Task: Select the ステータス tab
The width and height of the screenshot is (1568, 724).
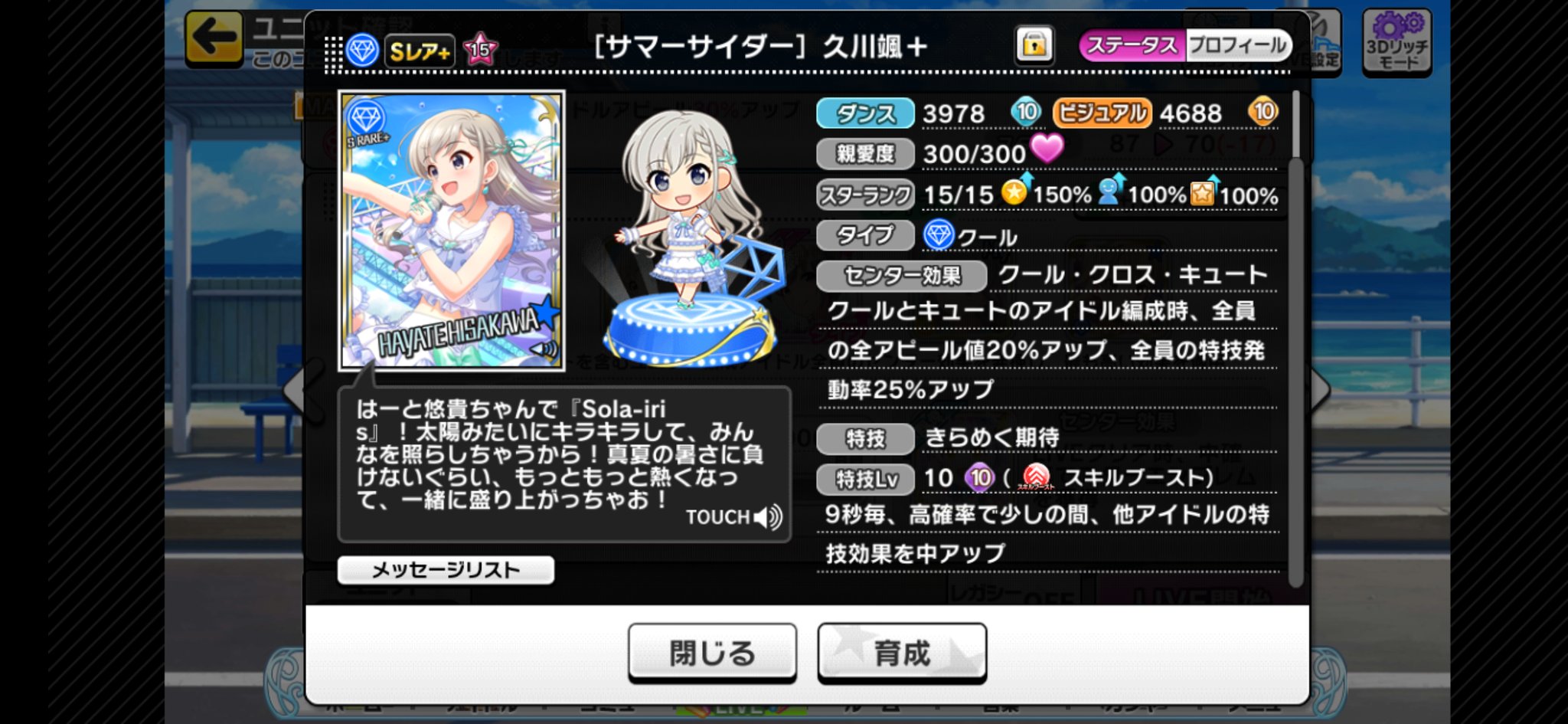Action: [1132, 45]
